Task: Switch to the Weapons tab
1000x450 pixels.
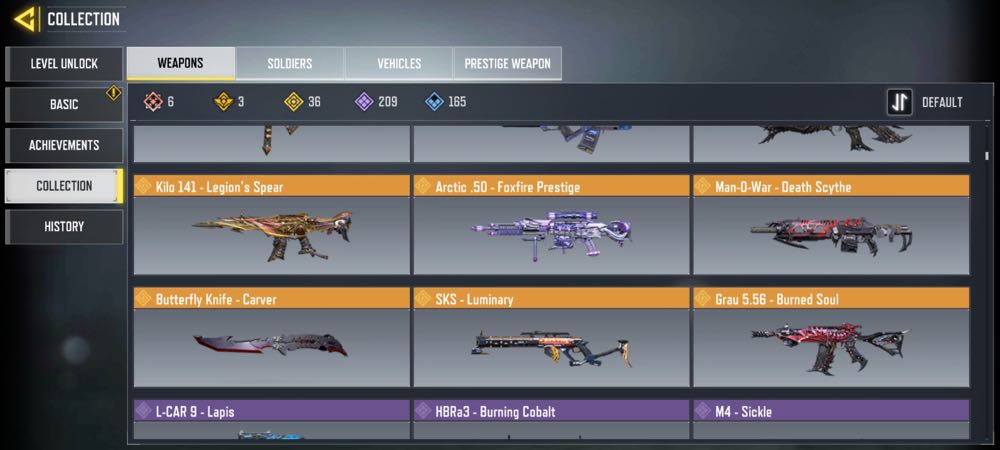Action: tap(181, 64)
